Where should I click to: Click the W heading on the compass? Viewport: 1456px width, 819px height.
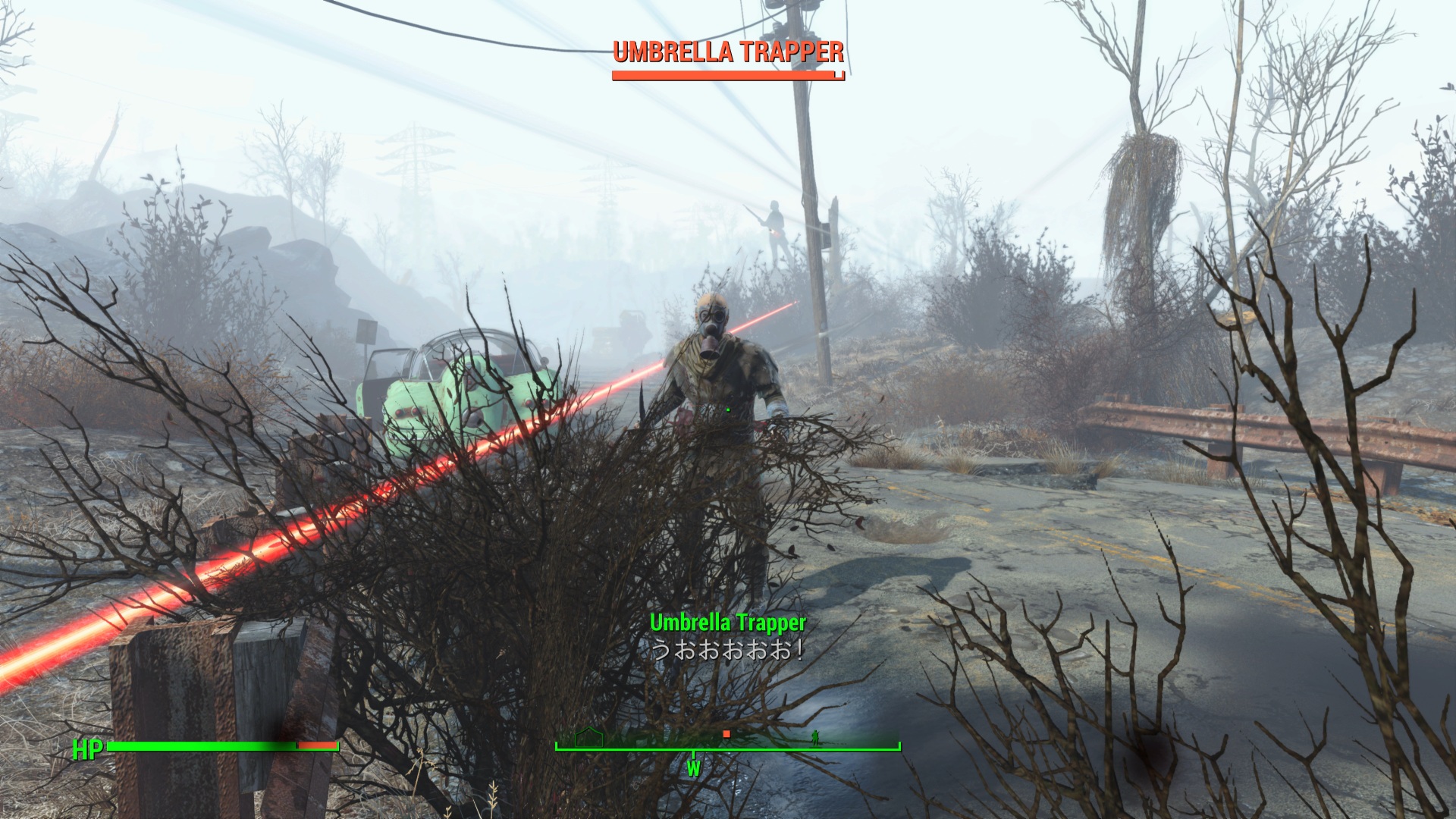[693, 768]
